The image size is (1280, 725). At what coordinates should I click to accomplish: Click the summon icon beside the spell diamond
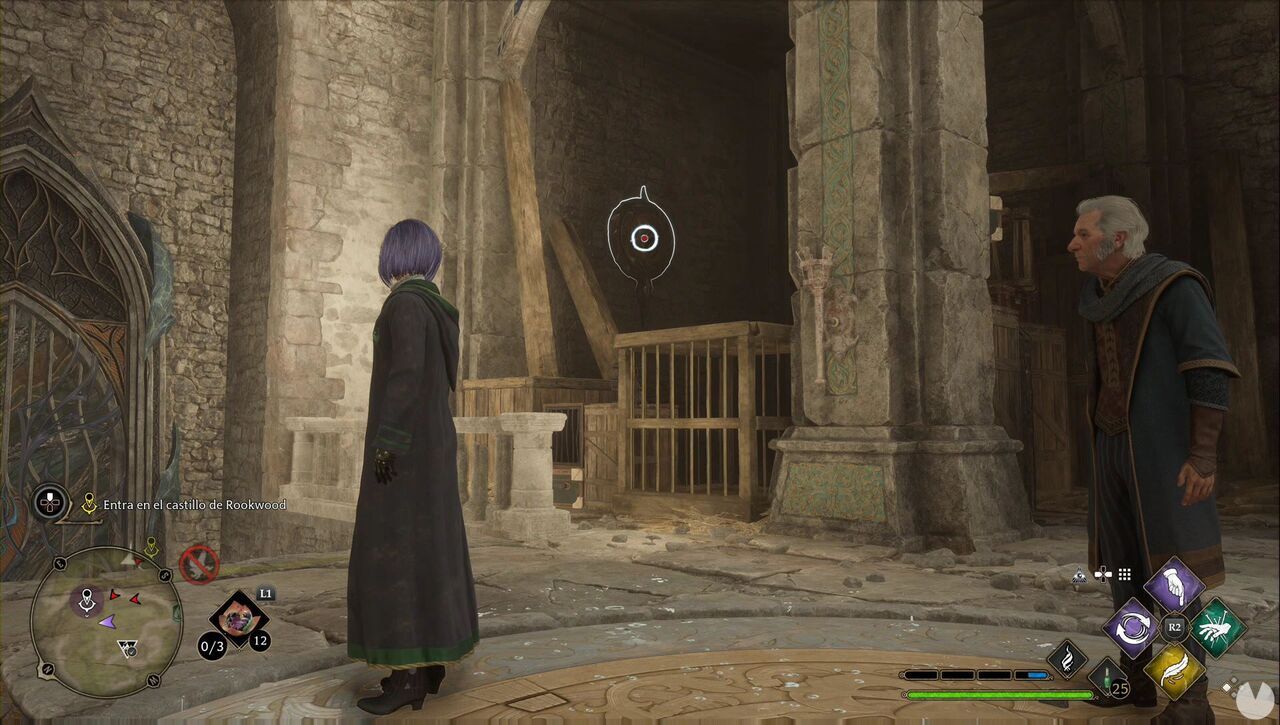(1079, 576)
